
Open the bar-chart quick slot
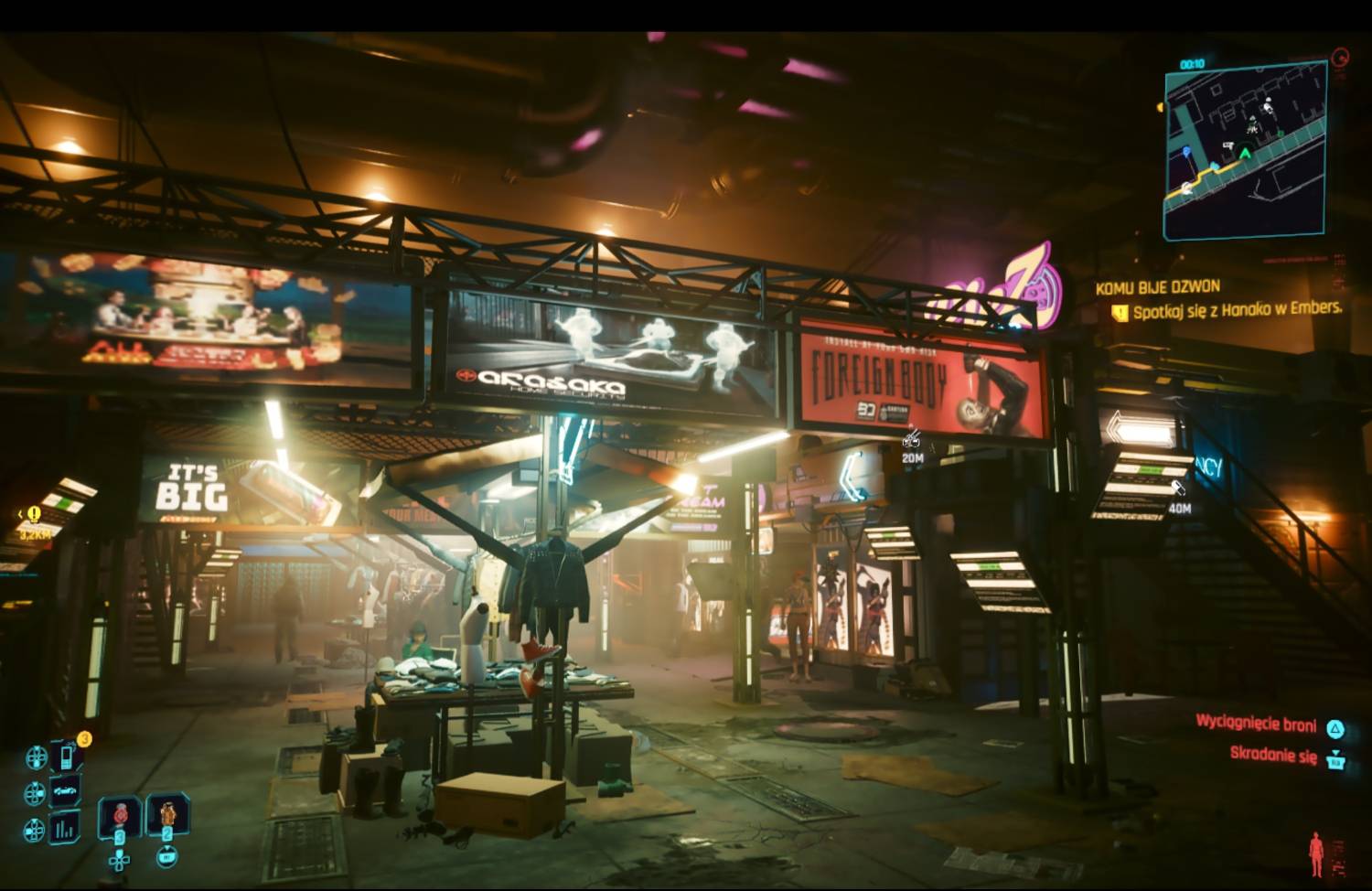pyautogui.click(x=66, y=828)
